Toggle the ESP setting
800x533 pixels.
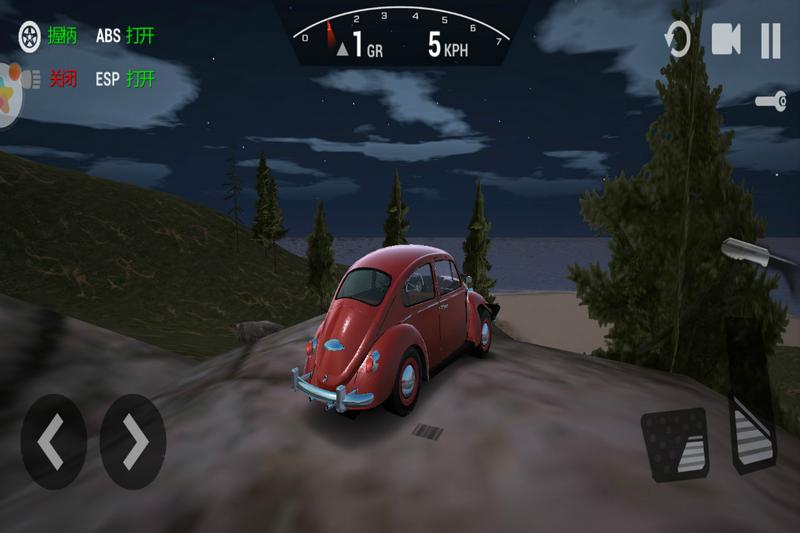pos(125,79)
